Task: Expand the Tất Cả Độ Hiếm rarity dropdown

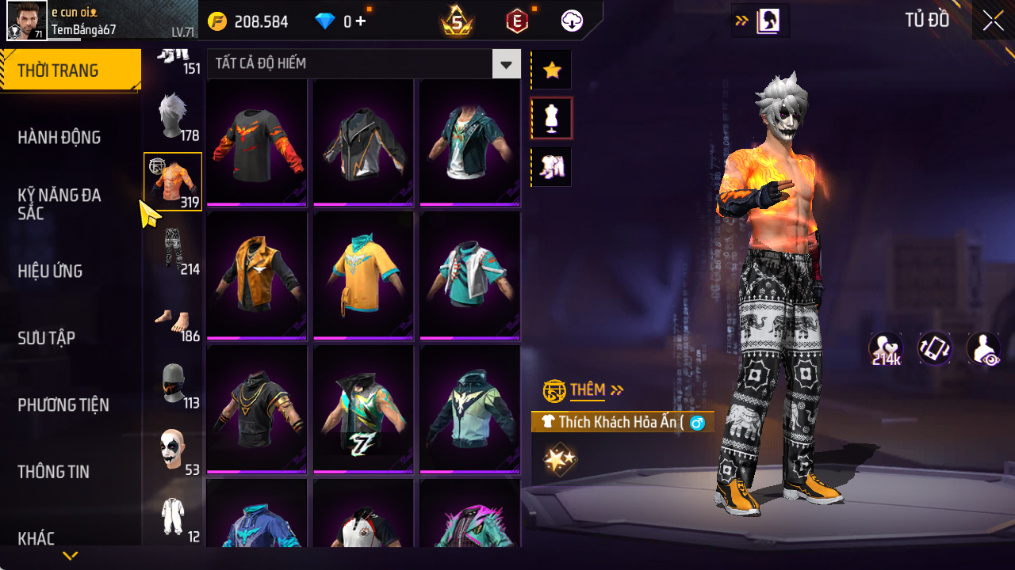Action: click(506, 64)
